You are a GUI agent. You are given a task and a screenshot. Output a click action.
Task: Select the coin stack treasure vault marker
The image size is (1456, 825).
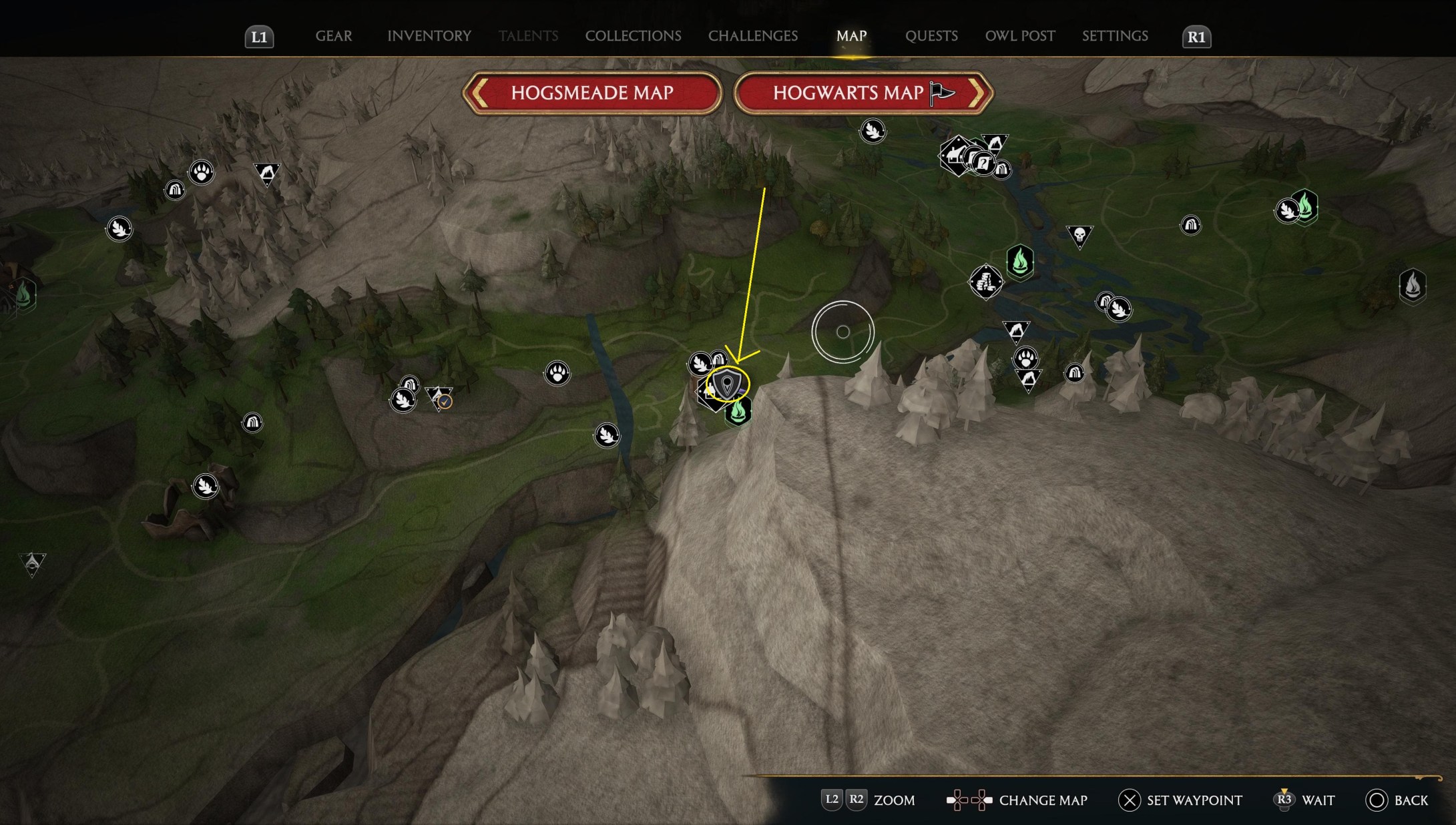pos(986,281)
